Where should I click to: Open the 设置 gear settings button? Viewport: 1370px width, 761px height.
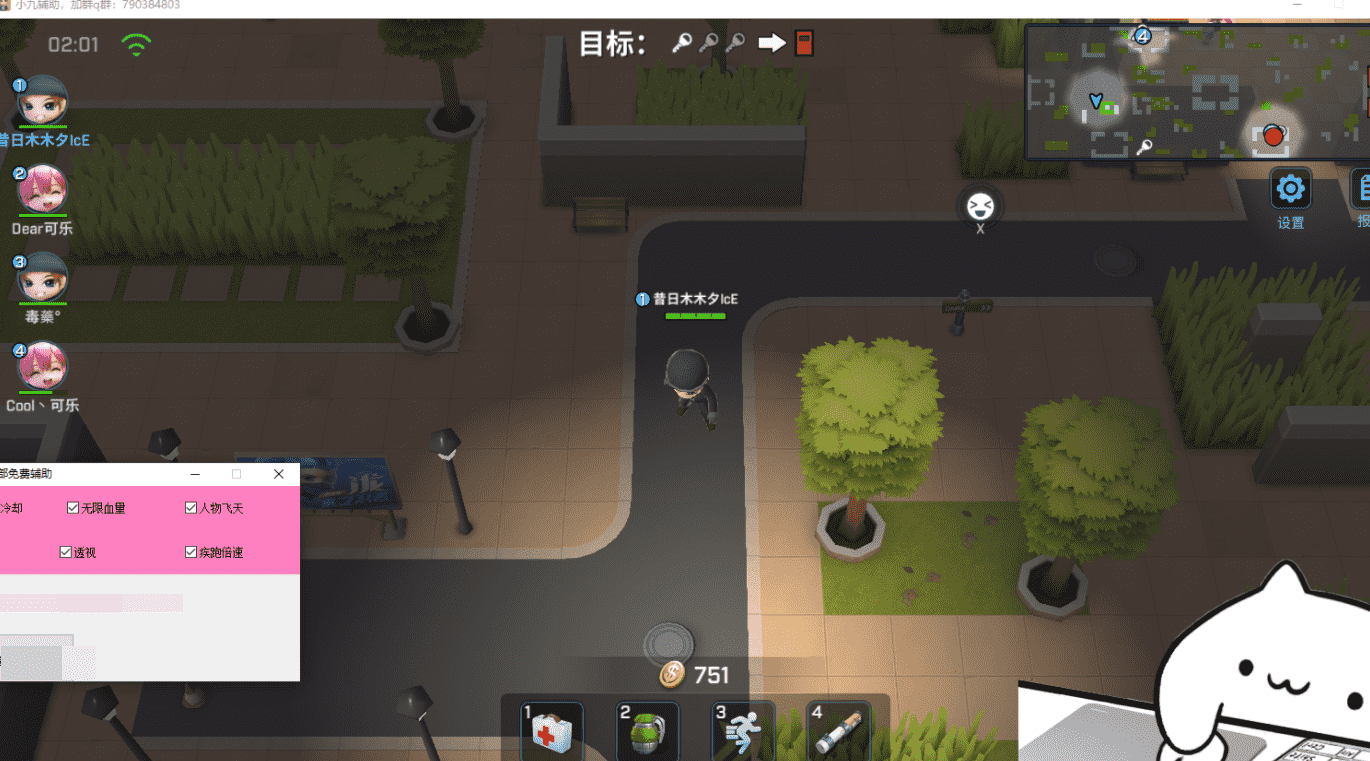[x=1290, y=189]
